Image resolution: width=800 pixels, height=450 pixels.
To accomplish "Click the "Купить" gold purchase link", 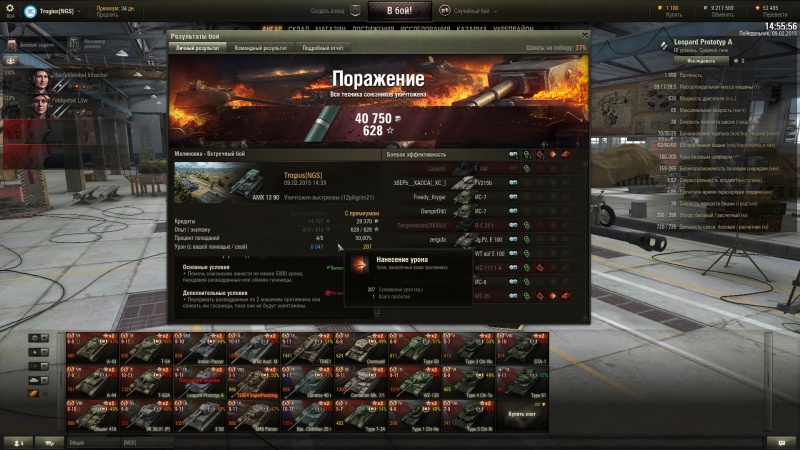I will pyautogui.click(x=672, y=16).
